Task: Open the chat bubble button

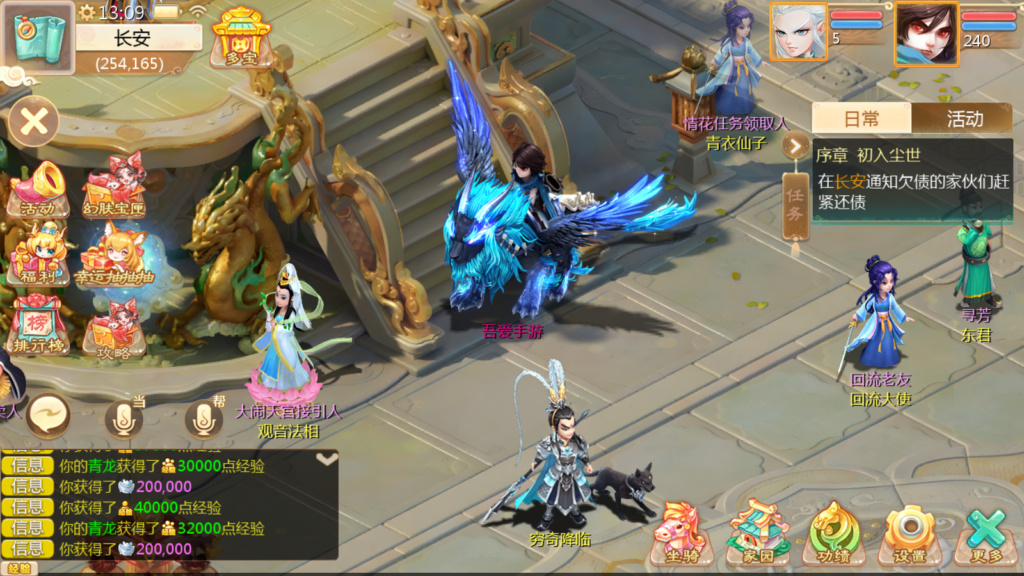Action: [x=48, y=414]
